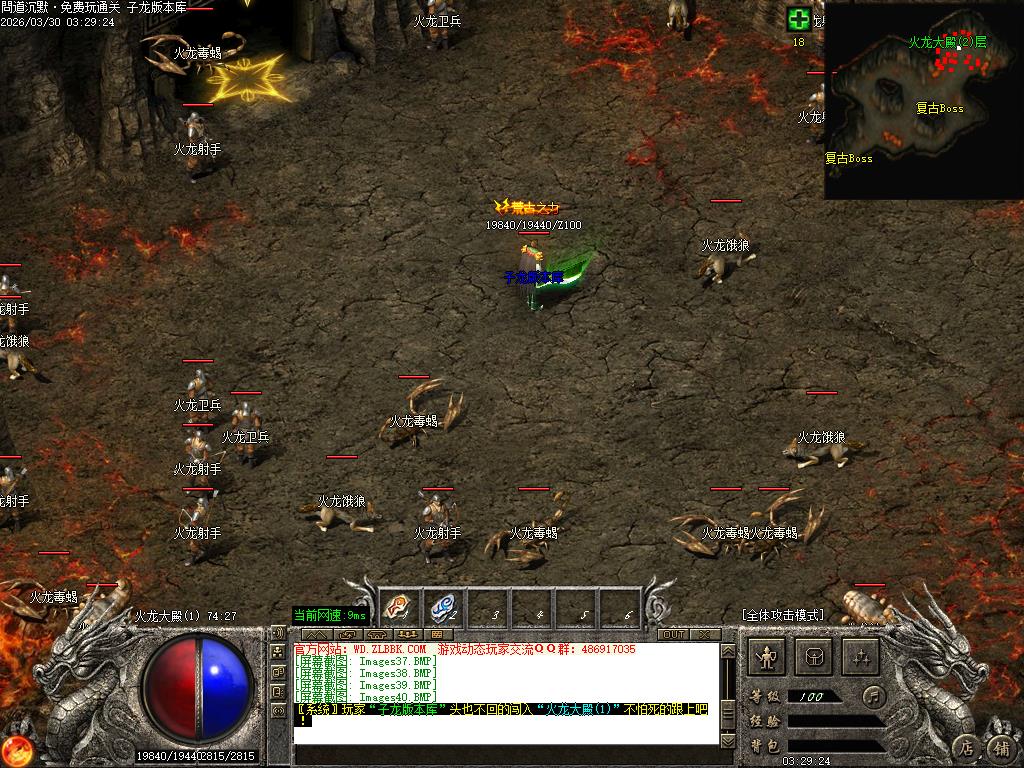Image resolution: width=1024 pixels, height=768 pixels.
Task: Open the 店 shop button
Action: pos(966,747)
